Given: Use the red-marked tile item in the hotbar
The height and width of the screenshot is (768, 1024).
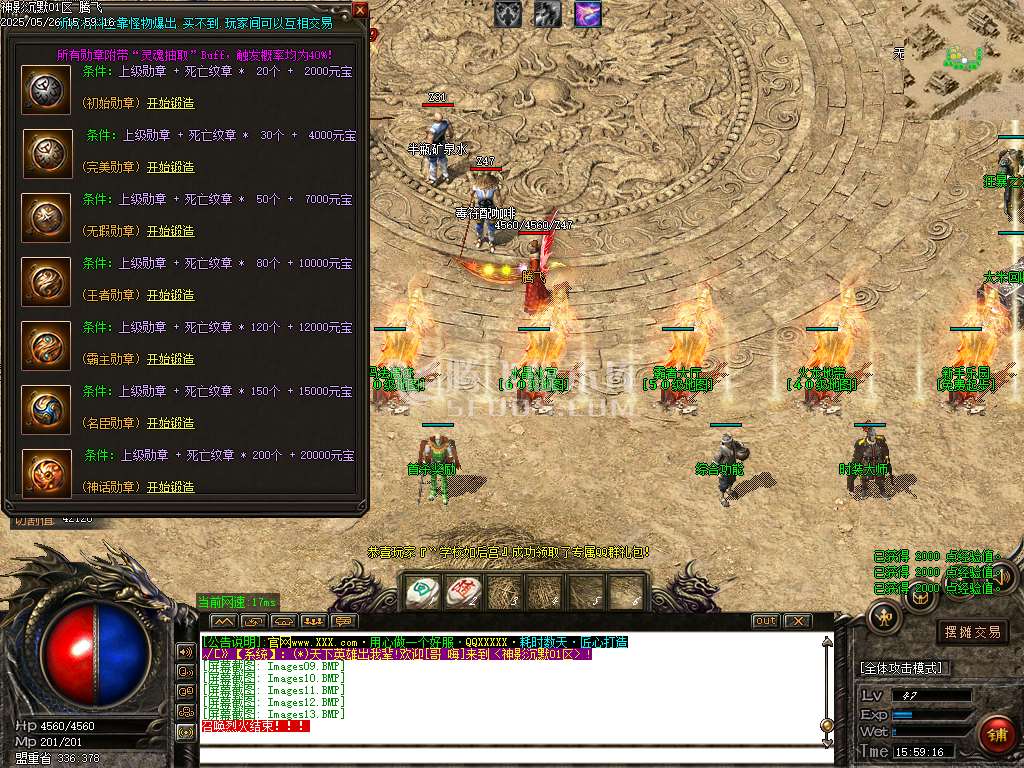Looking at the screenshot, I should click(462, 592).
